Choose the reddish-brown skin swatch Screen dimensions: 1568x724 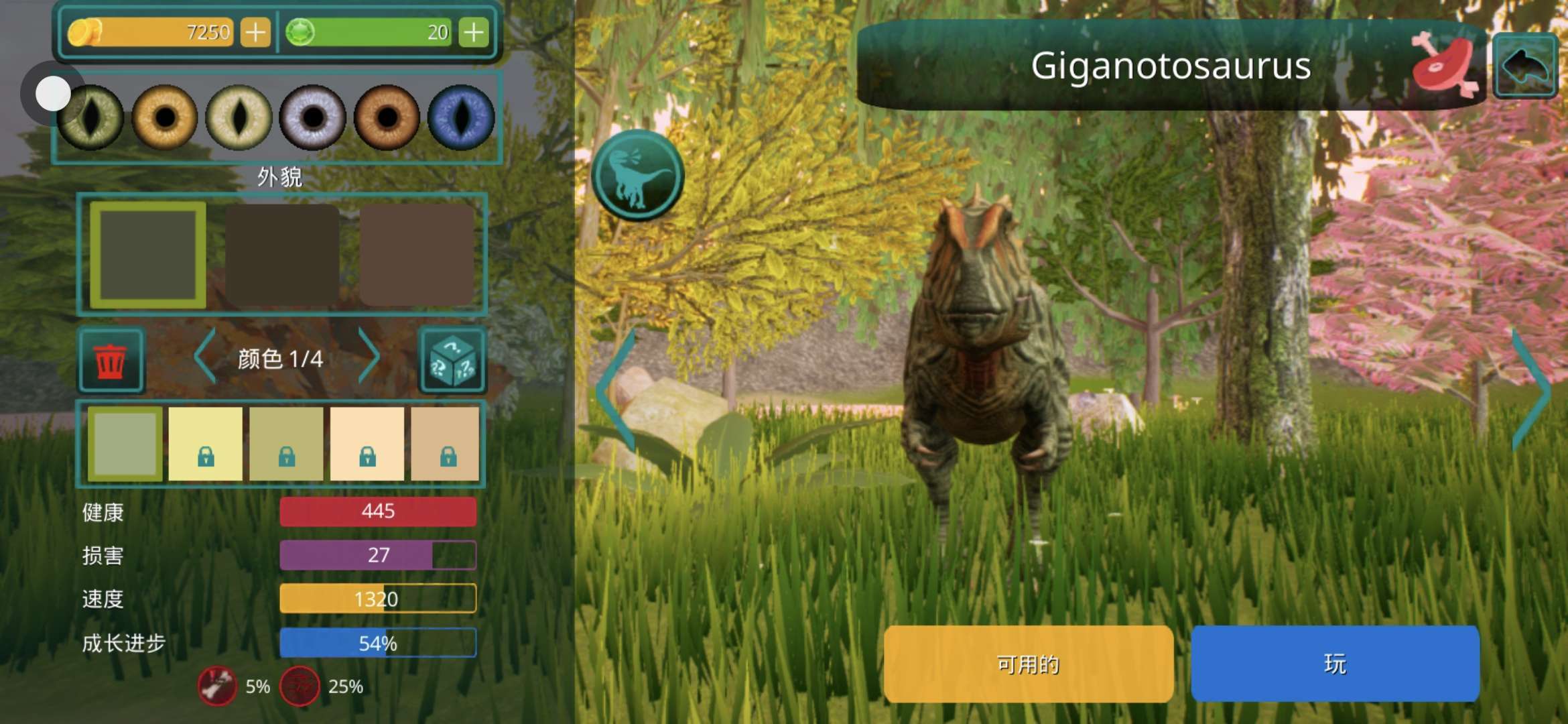pyautogui.click(x=417, y=255)
